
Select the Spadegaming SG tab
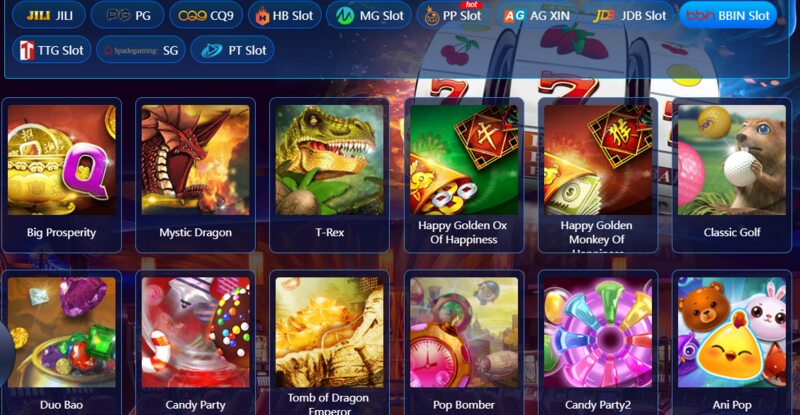[141, 50]
